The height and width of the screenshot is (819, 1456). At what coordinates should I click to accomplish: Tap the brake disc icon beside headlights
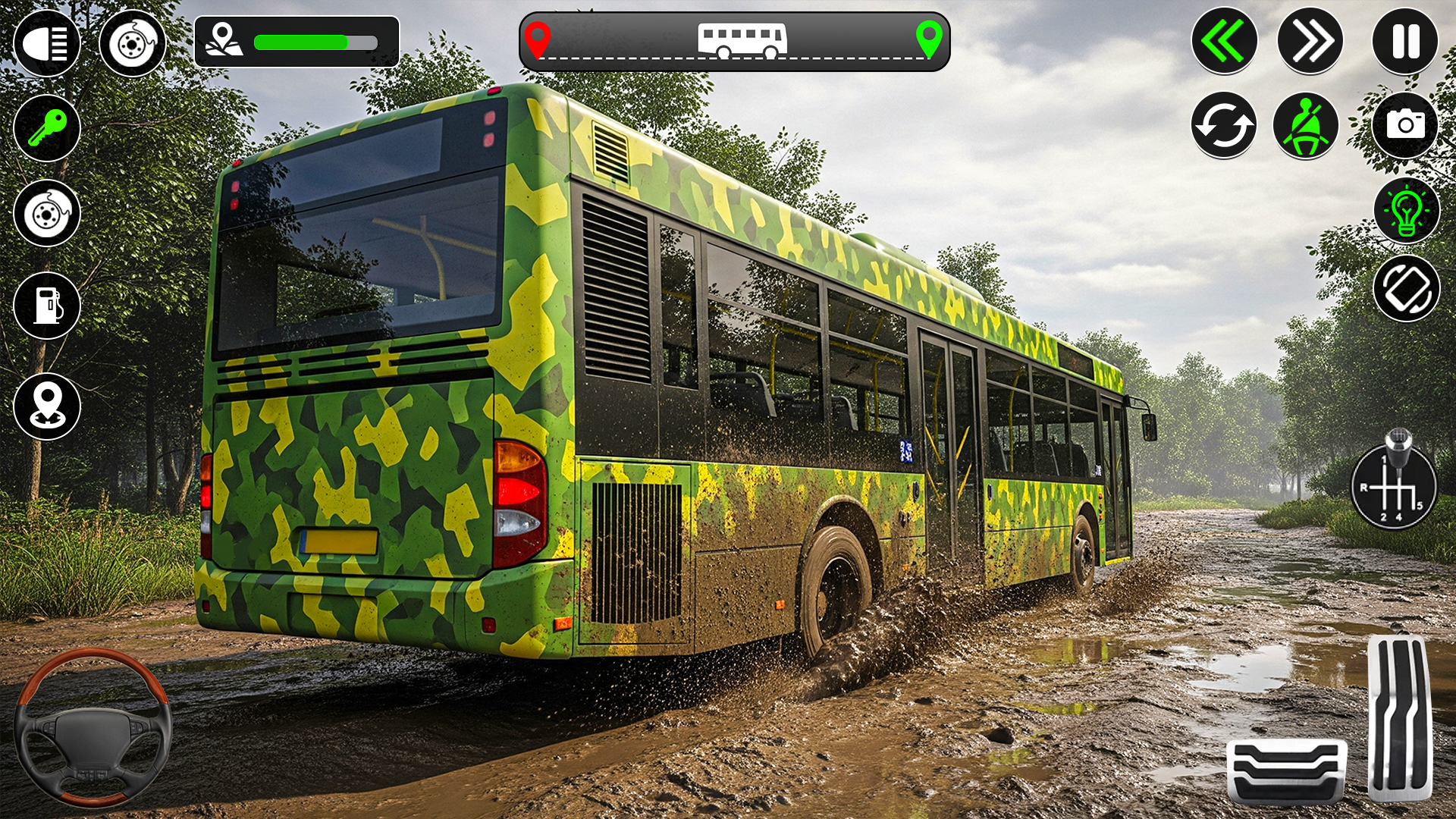pyautogui.click(x=133, y=43)
